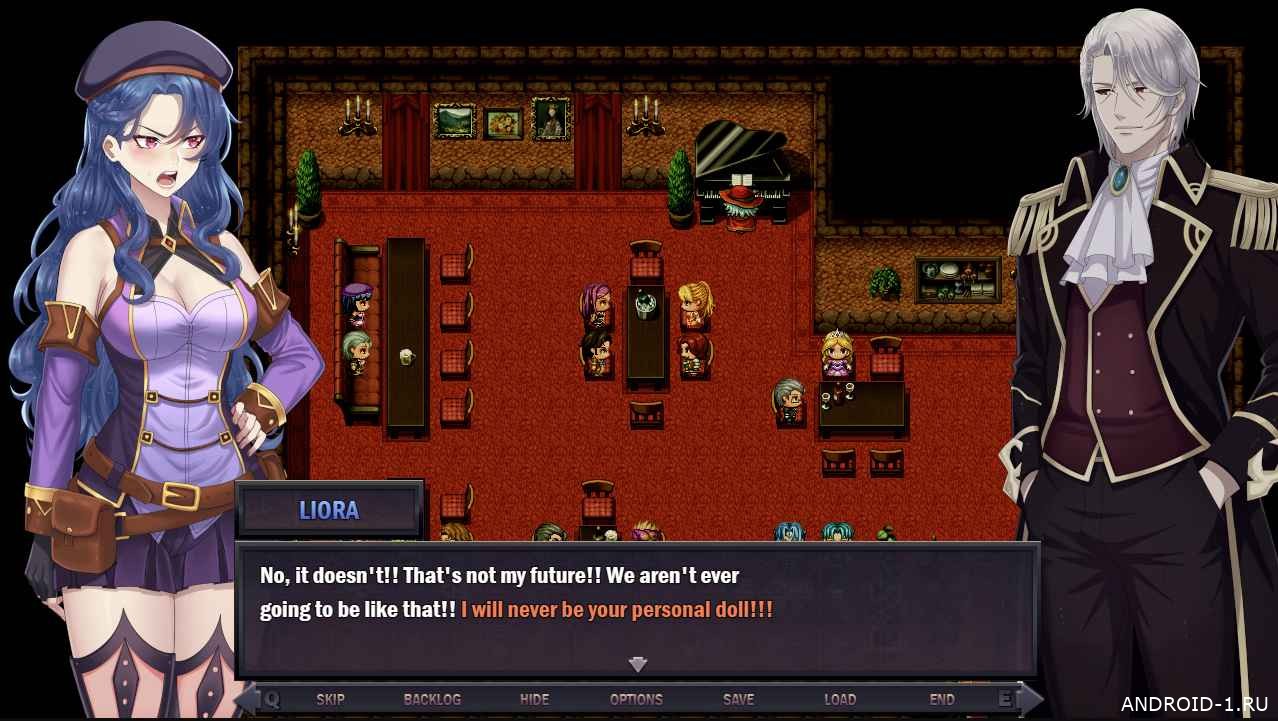Image resolution: width=1278 pixels, height=721 pixels.
Task: Save the game via SAVE
Action: 738,699
